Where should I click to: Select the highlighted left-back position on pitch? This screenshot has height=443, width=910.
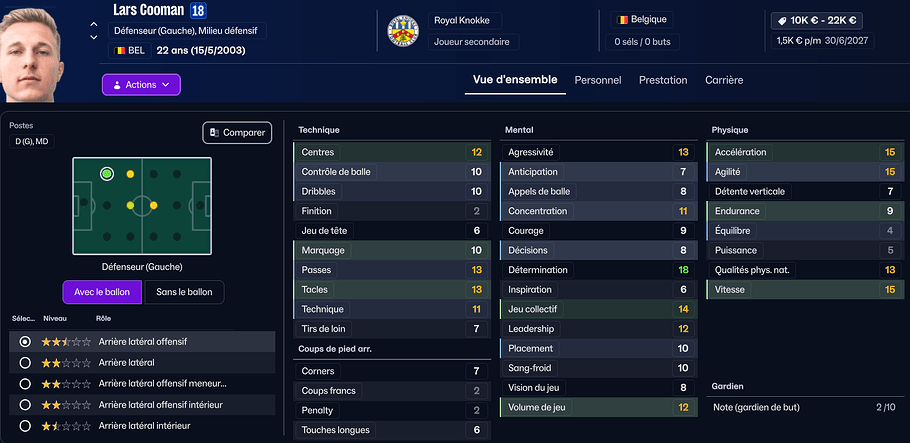(x=107, y=174)
